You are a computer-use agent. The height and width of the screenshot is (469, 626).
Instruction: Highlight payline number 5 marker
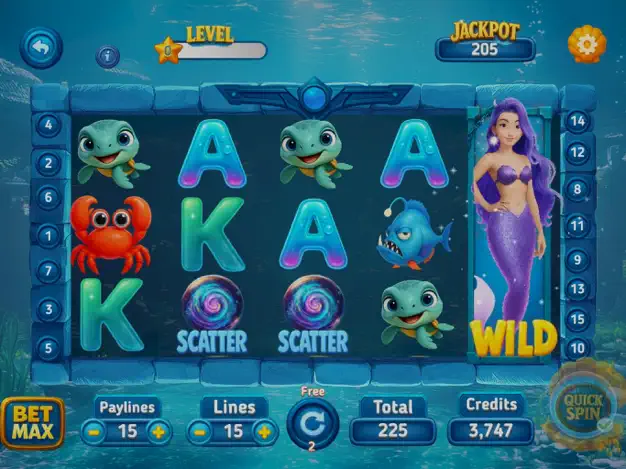pyautogui.click(x=48, y=347)
